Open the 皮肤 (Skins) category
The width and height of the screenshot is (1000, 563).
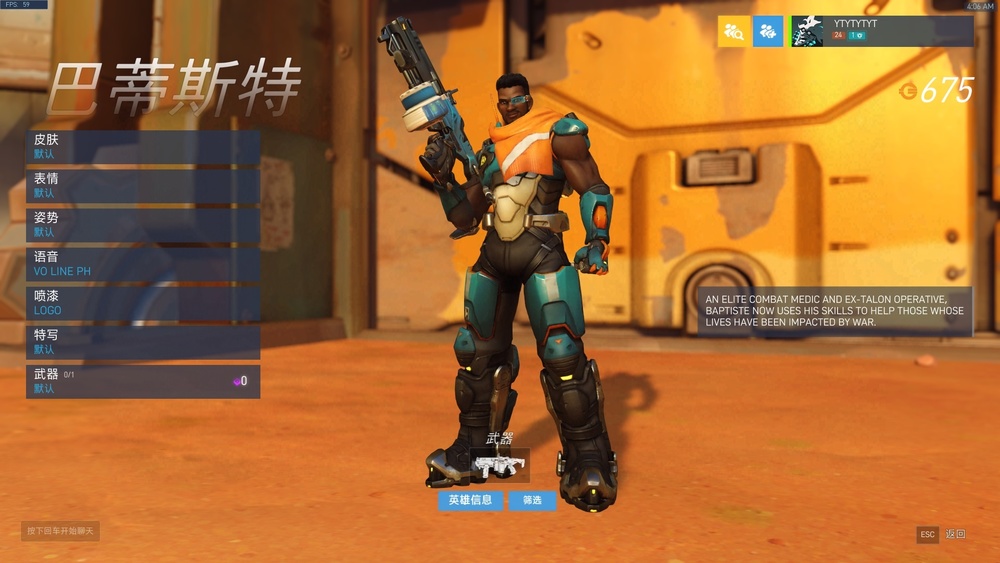[x=143, y=147]
